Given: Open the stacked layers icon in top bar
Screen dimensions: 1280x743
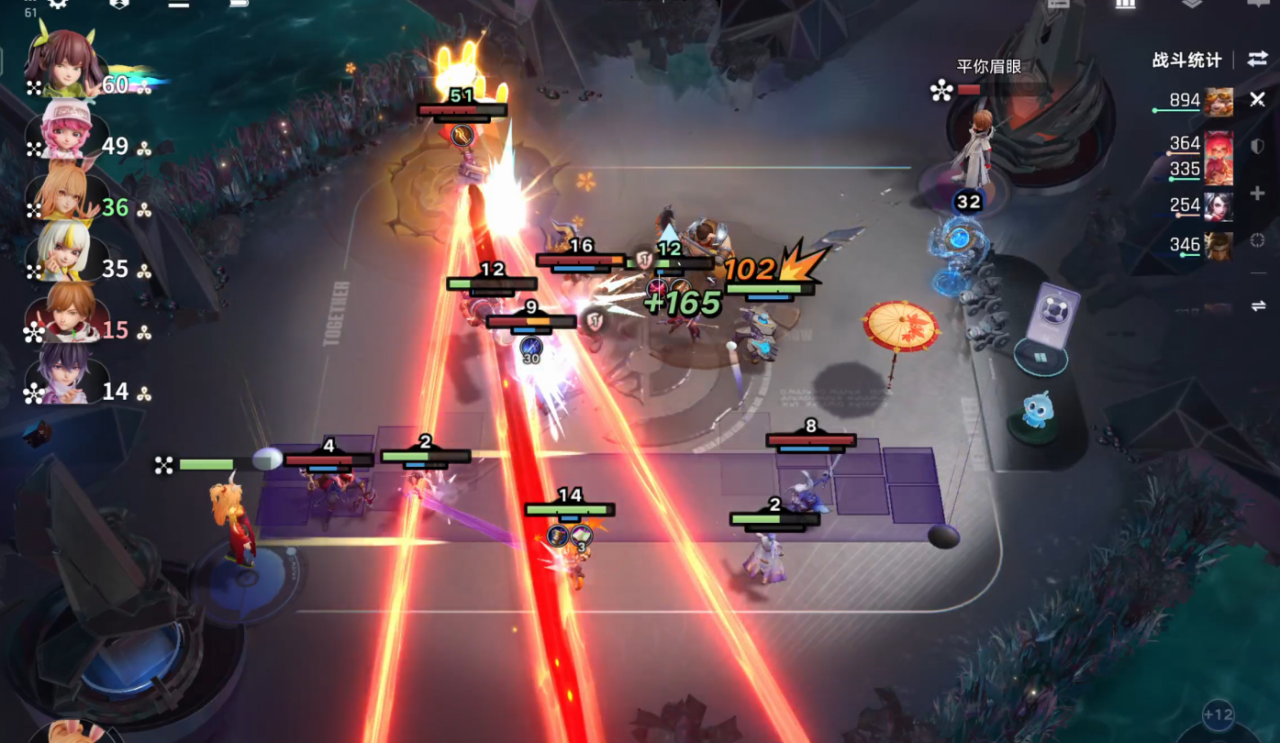Looking at the screenshot, I should [1191, 4].
